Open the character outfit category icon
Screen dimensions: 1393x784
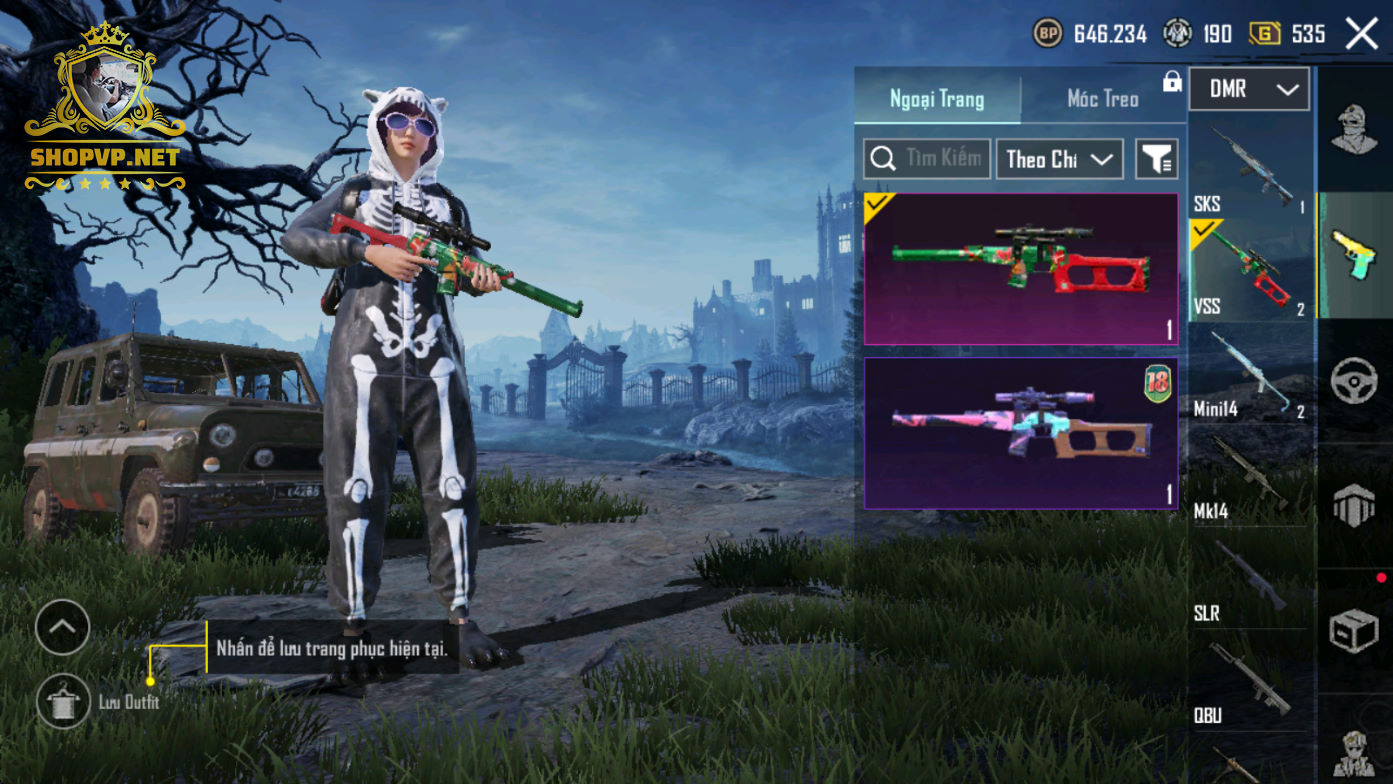1355,130
